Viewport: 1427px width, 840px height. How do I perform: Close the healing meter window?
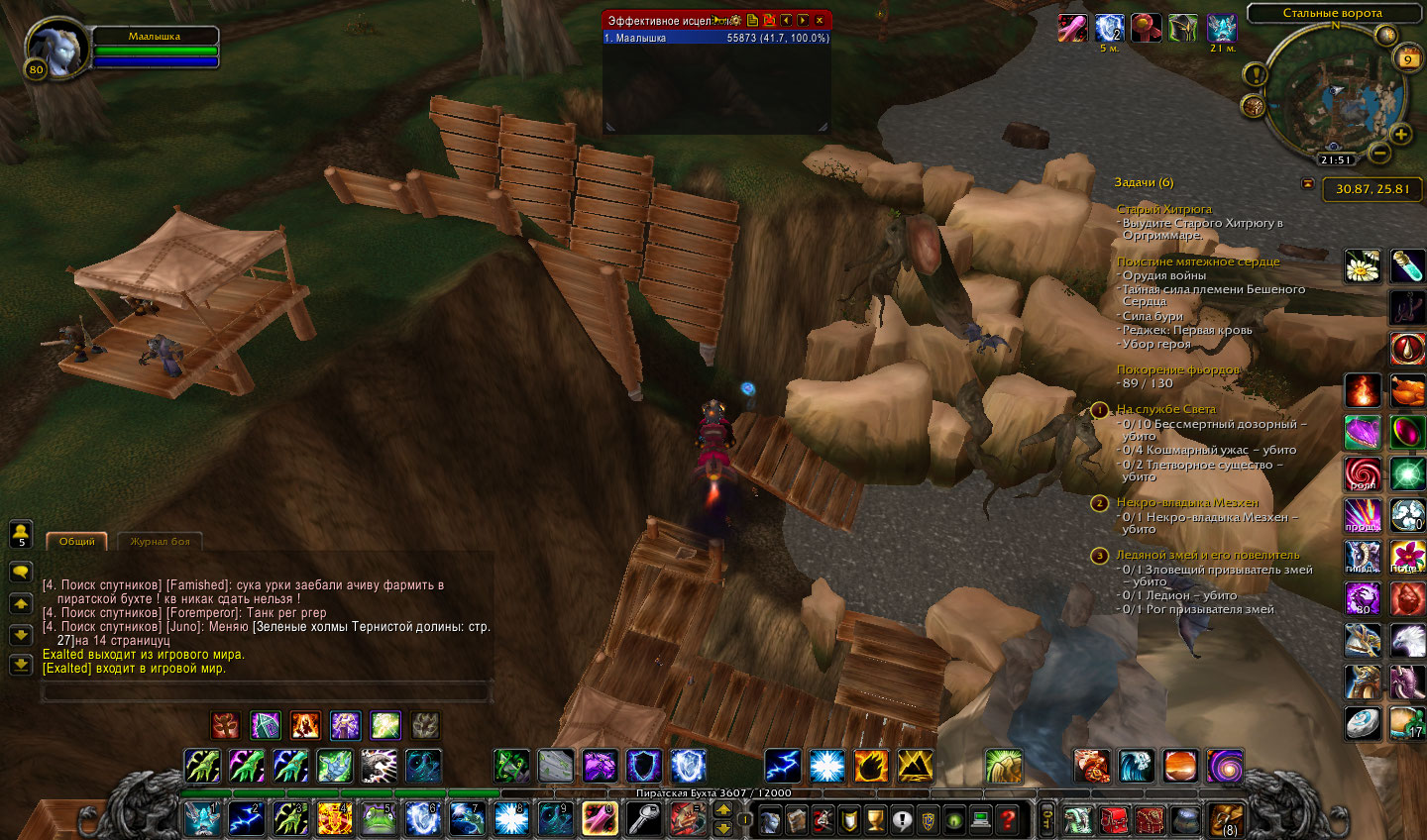pyautogui.click(x=820, y=20)
